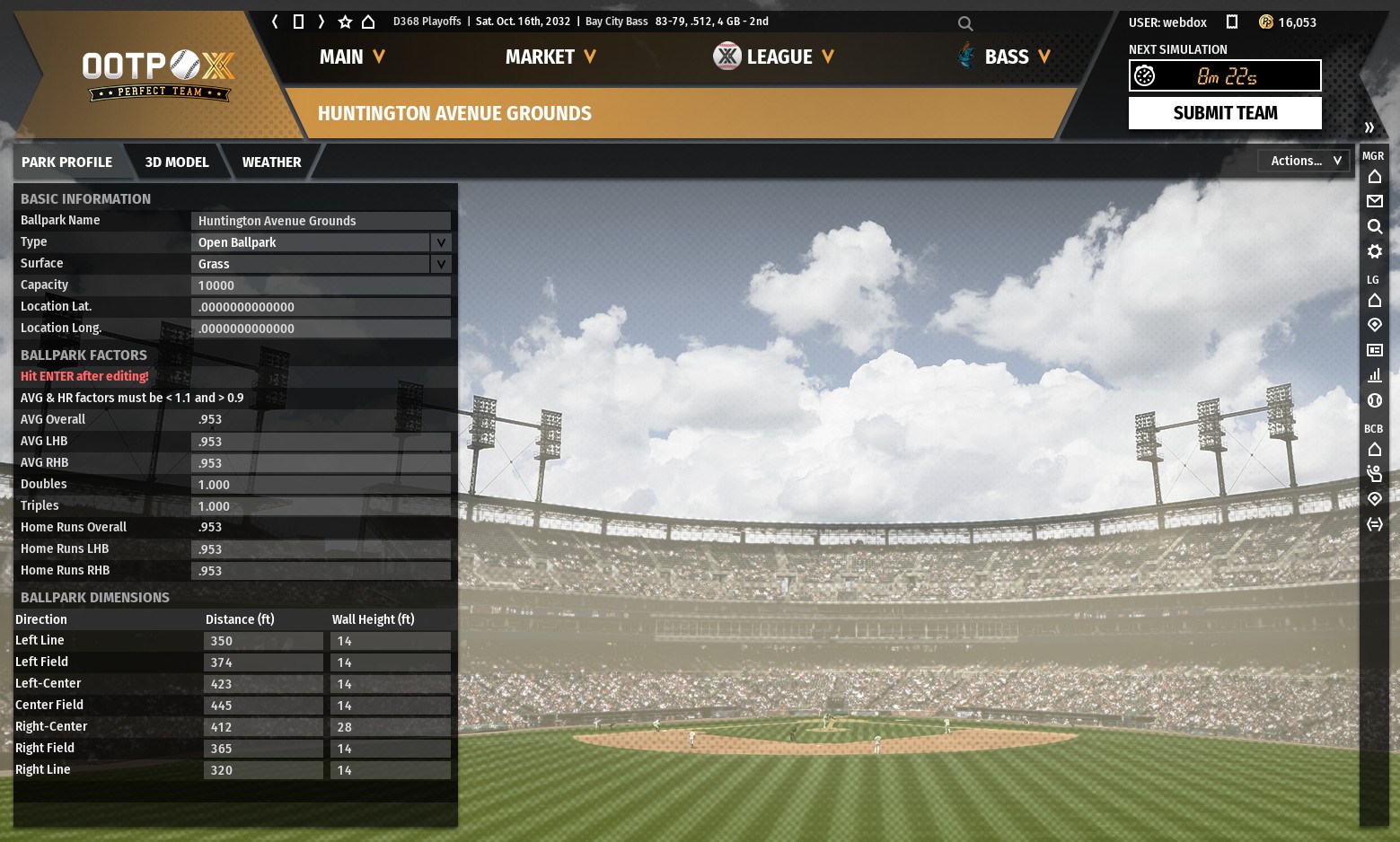Screen dimensions: 1400x842
Task: Select the PARK PROFILE tab
Action: pos(67,162)
